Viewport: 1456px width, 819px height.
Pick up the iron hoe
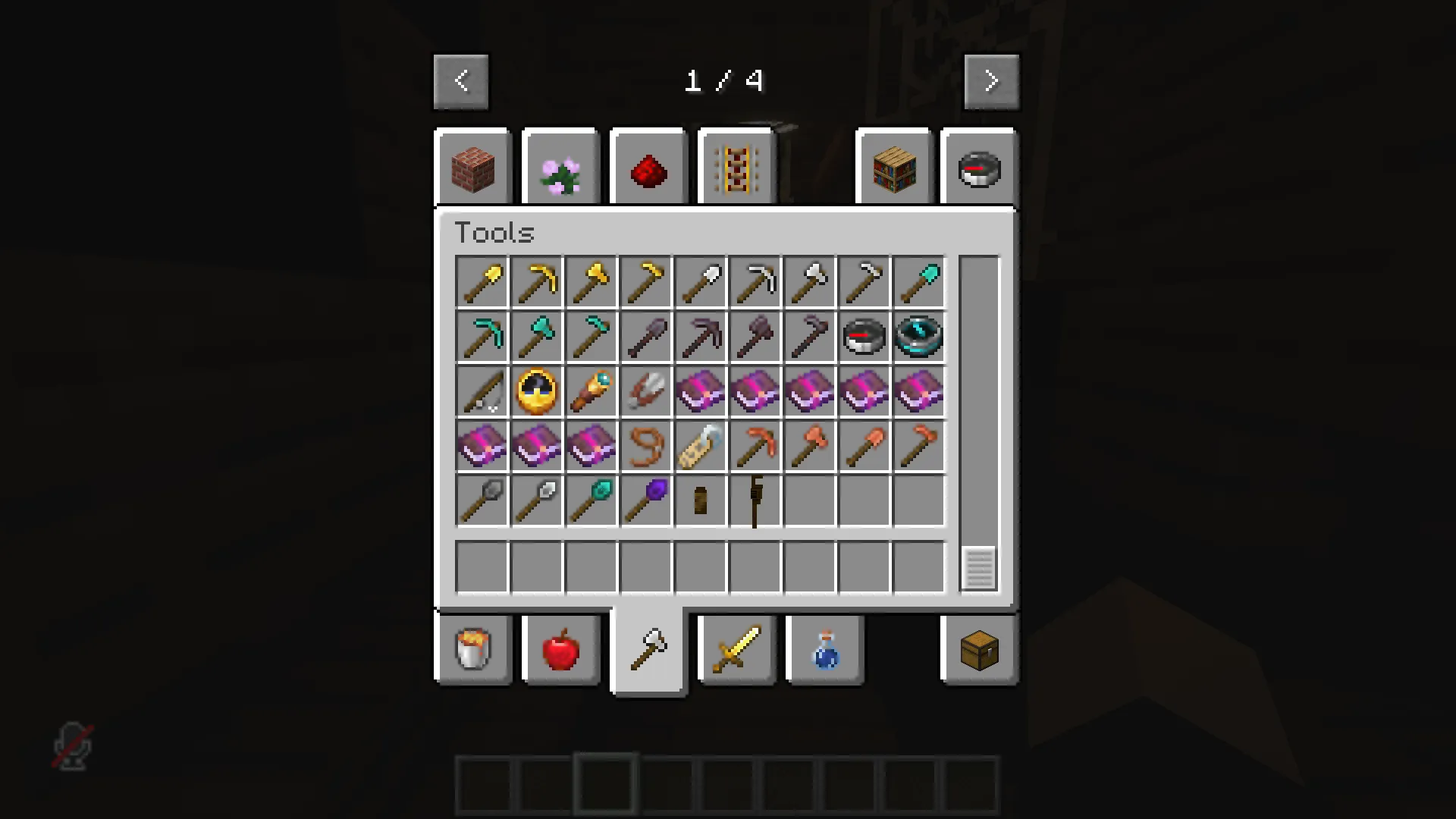click(x=864, y=281)
